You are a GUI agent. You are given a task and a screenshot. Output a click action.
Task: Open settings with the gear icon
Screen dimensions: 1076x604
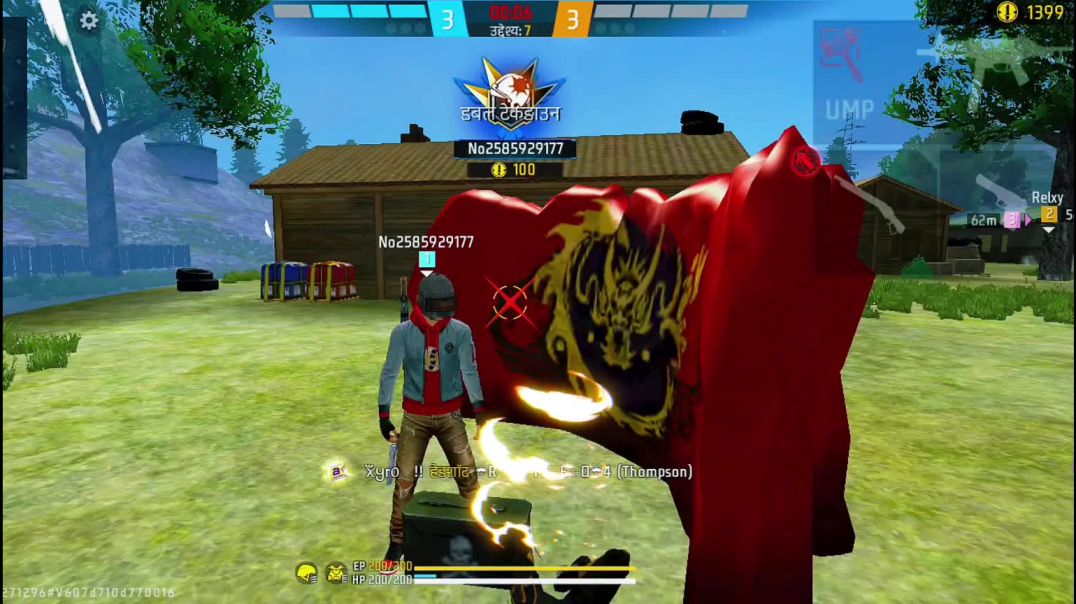tap(89, 20)
